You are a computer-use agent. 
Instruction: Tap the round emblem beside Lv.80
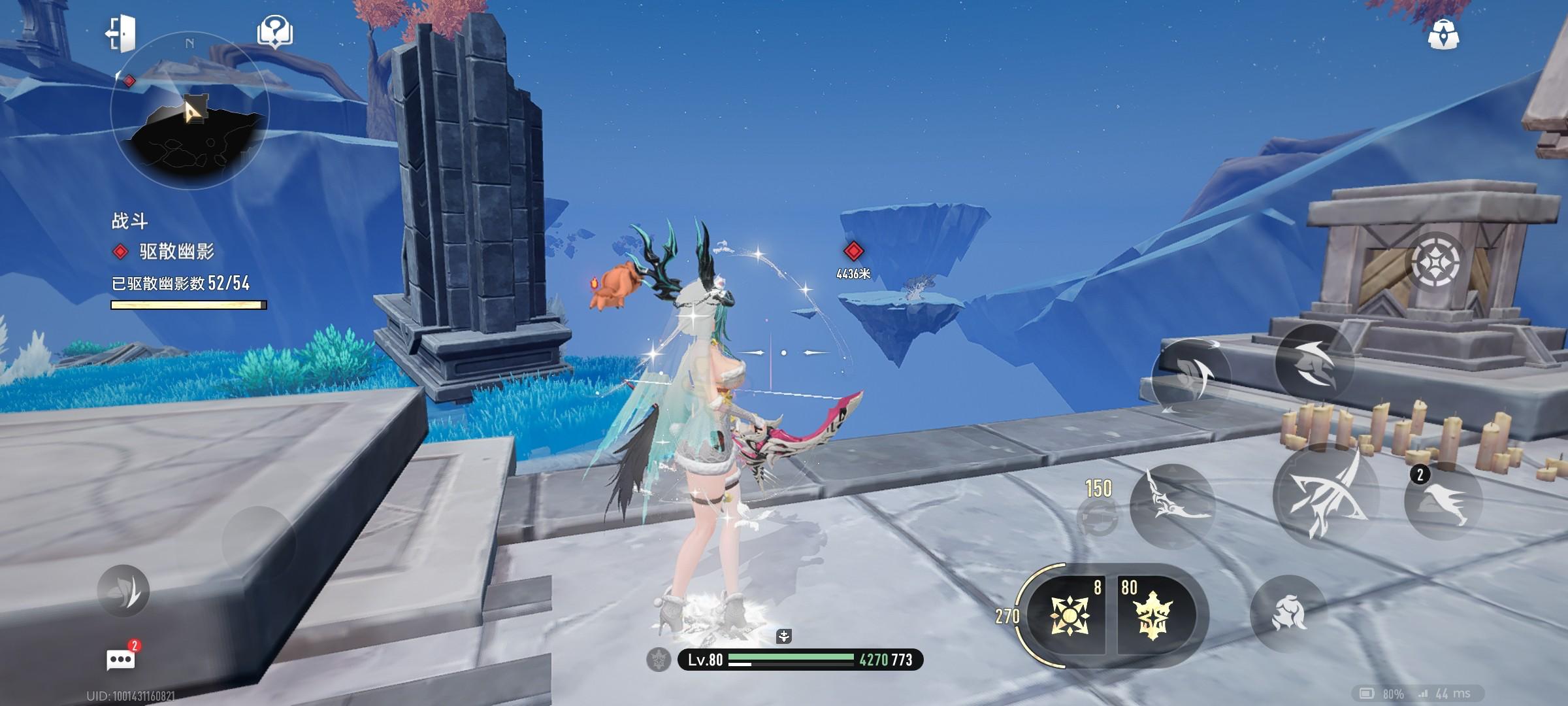point(659,660)
